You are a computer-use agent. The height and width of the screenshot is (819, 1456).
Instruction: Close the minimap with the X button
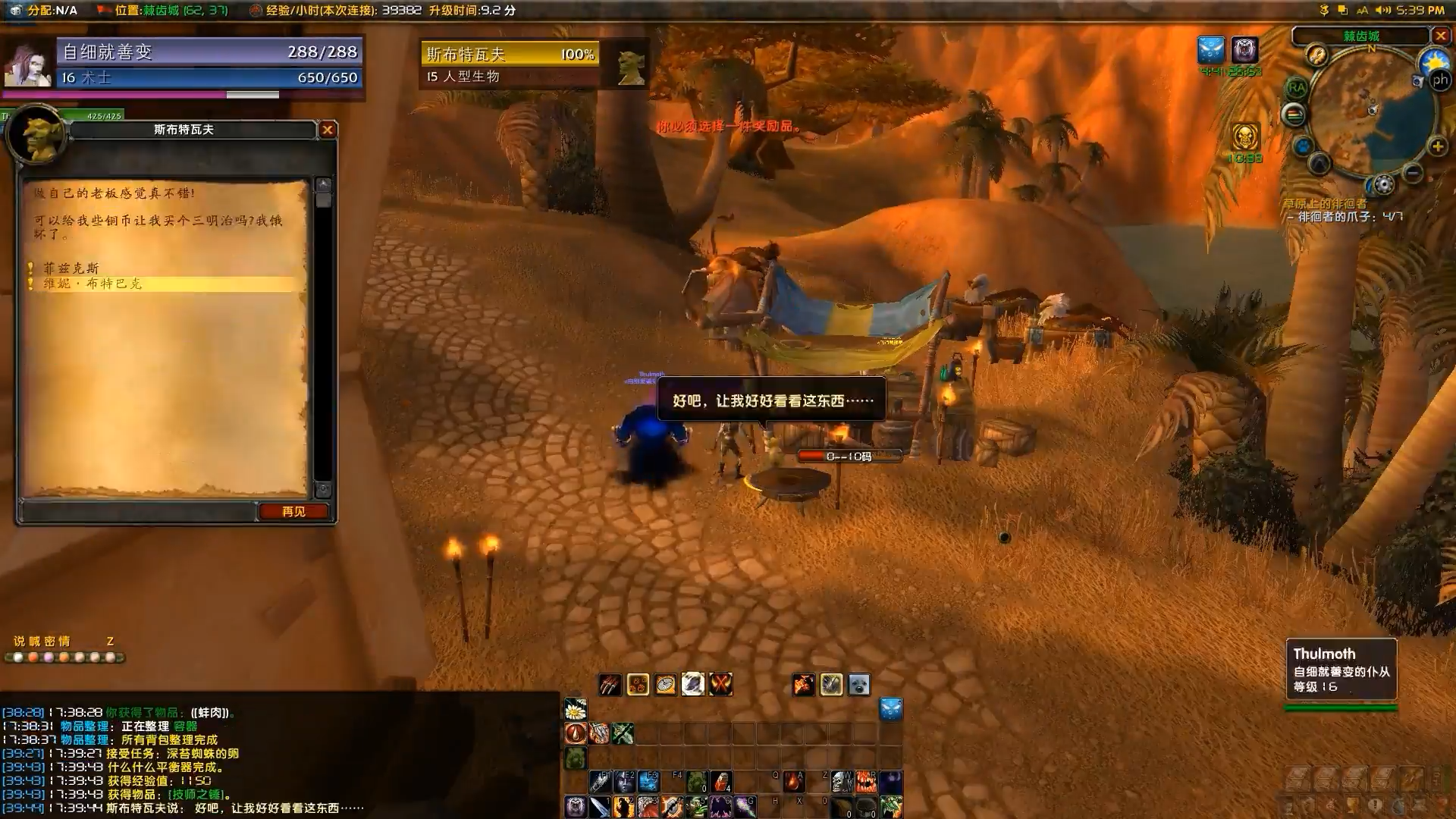1441,36
